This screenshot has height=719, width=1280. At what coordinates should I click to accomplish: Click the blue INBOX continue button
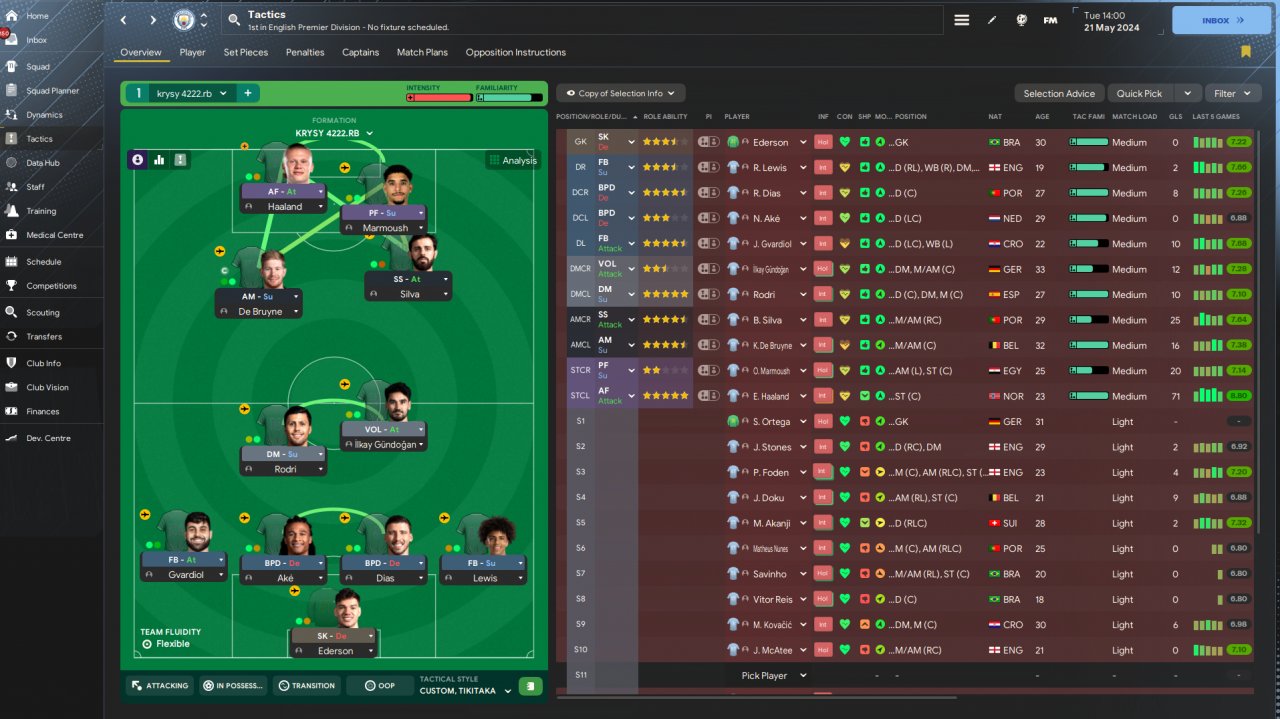point(1221,20)
